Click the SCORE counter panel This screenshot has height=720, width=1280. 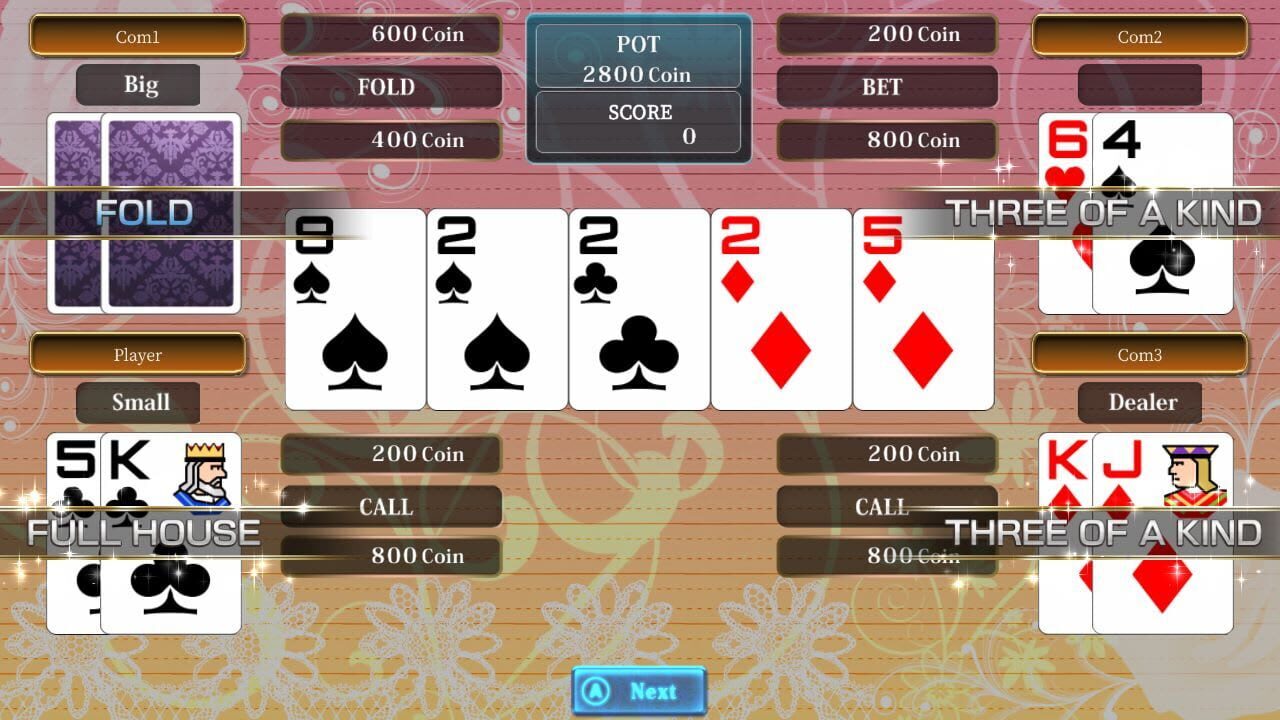[638, 122]
